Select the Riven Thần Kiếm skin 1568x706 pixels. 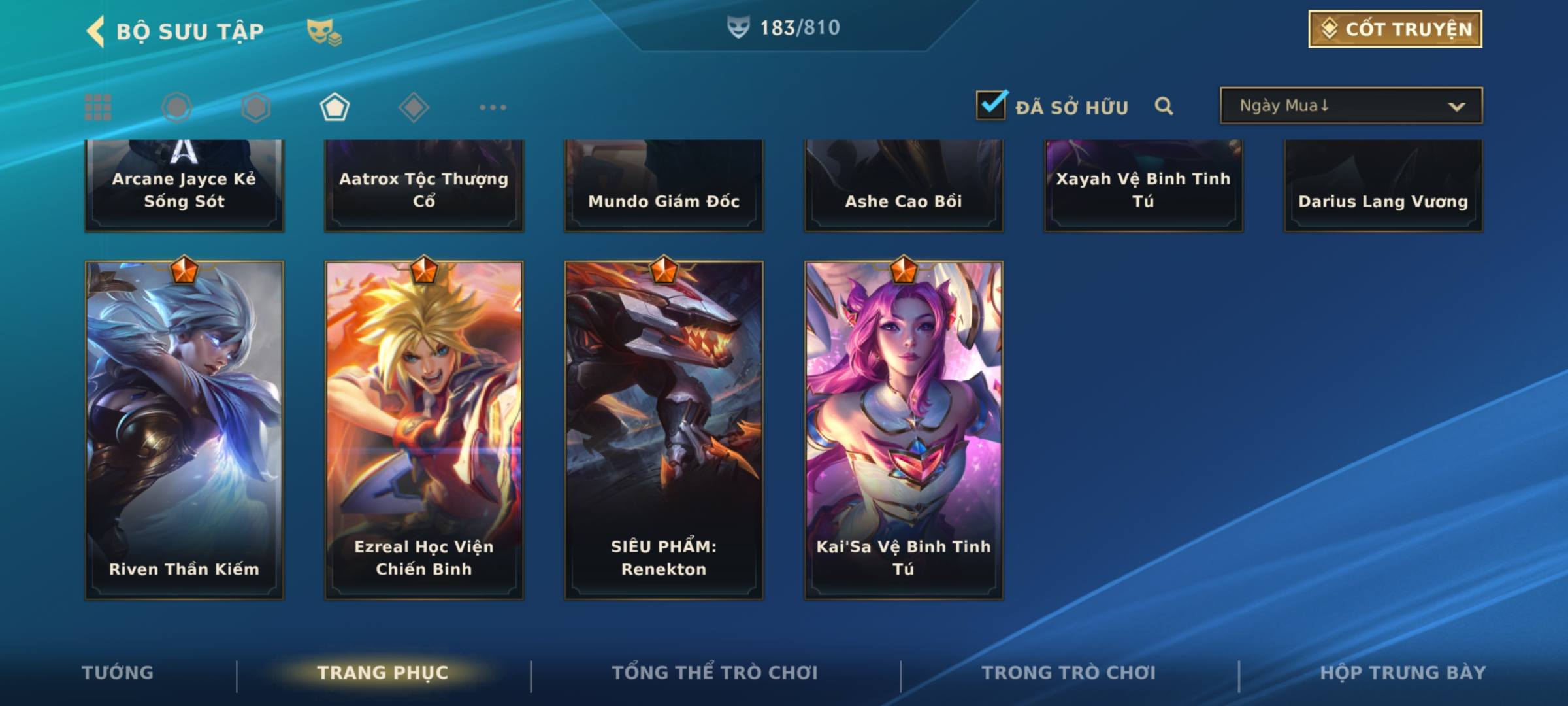pos(184,429)
